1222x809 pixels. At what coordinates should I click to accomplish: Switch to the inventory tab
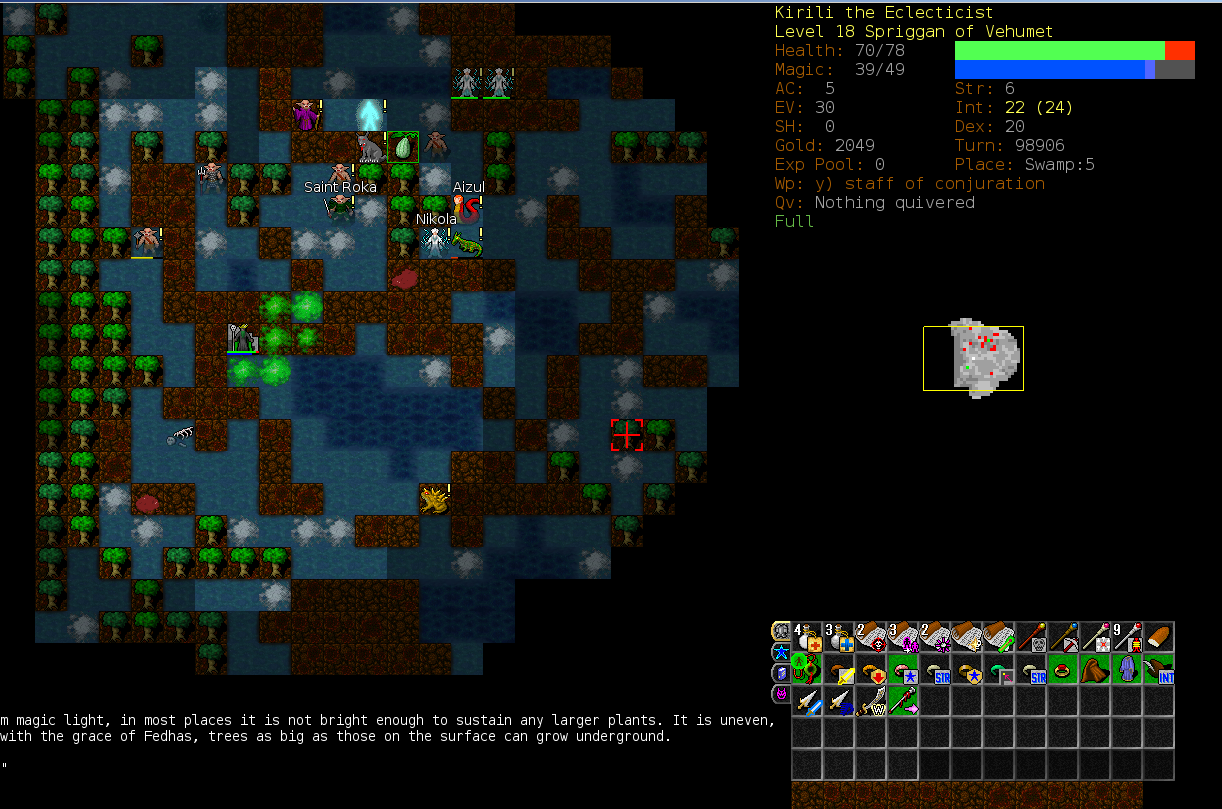click(x=781, y=631)
